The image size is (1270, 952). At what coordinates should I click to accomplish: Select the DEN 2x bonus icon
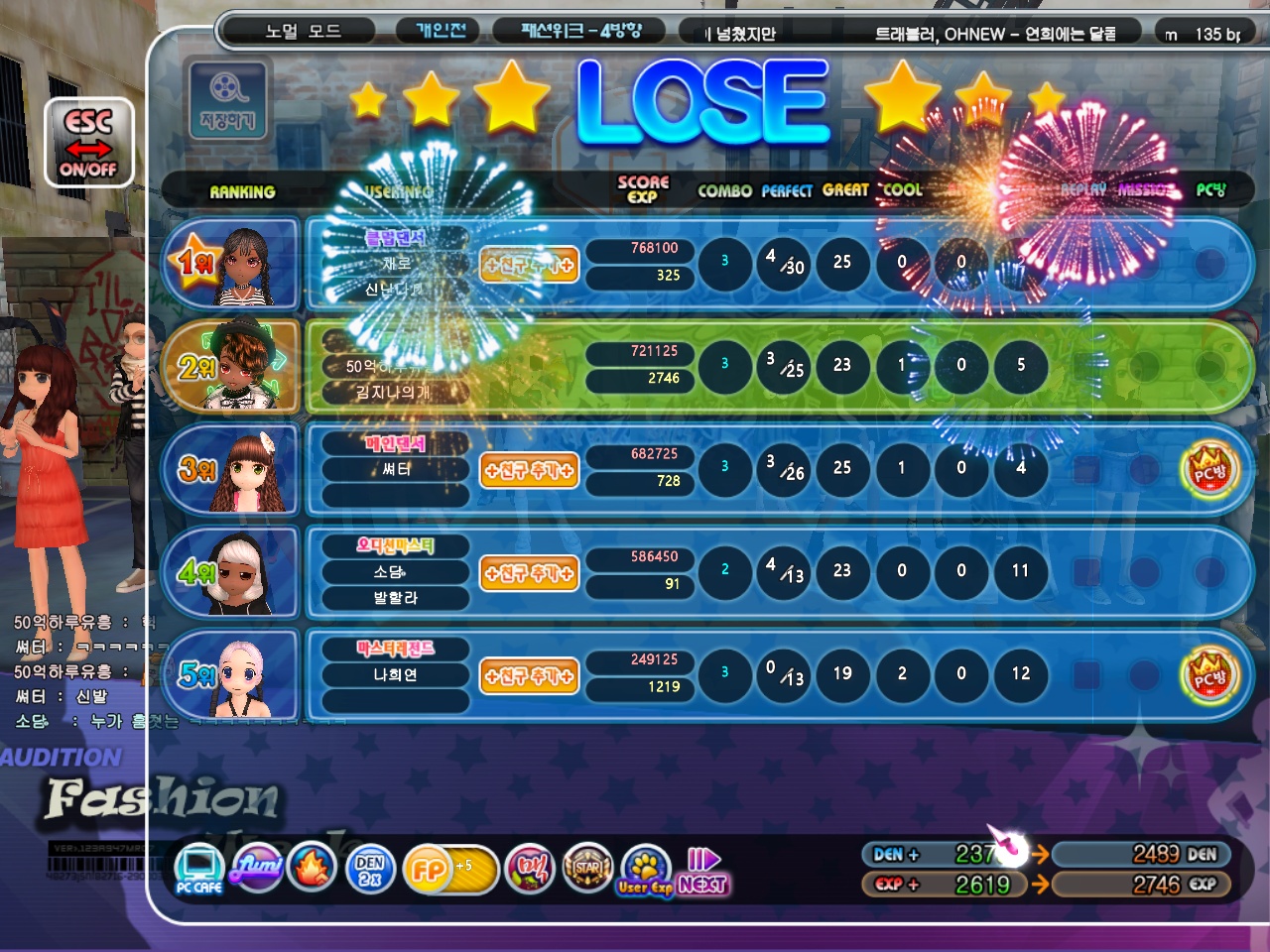tap(370, 870)
